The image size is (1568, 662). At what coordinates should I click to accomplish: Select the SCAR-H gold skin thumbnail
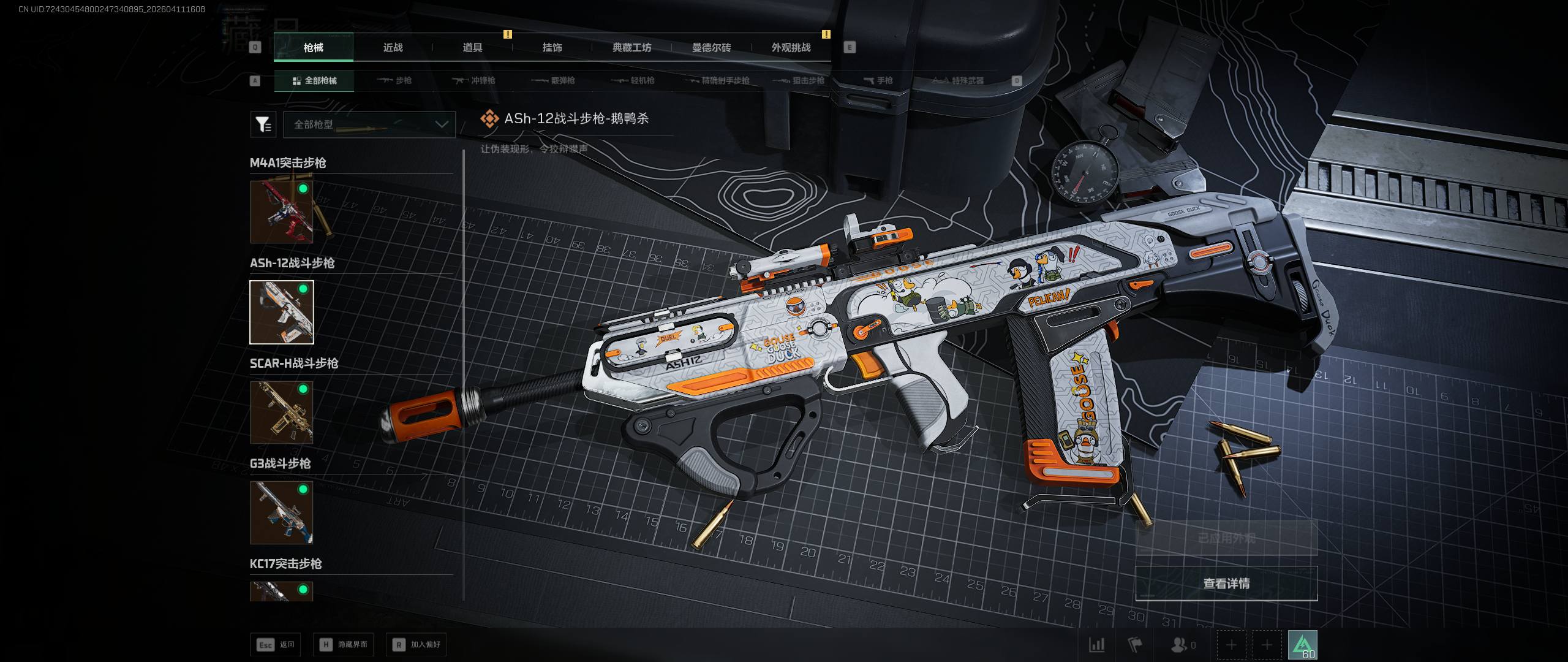click(x=282, y=412)
